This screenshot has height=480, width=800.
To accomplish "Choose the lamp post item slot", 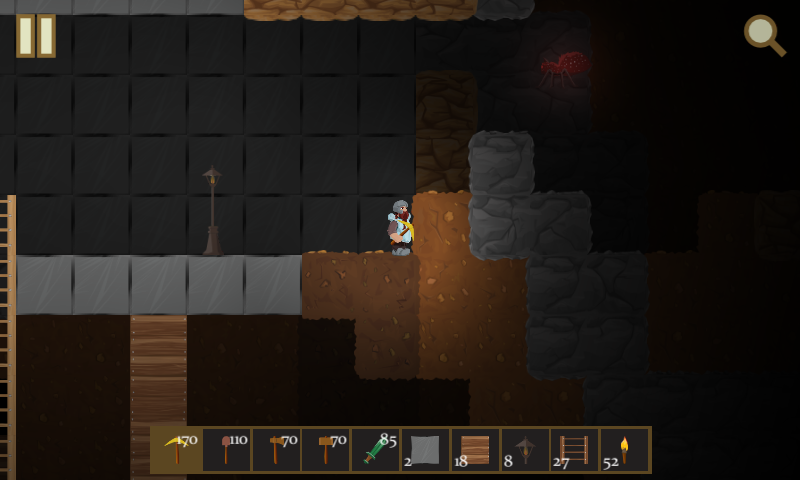I will (x=525, y=450).
